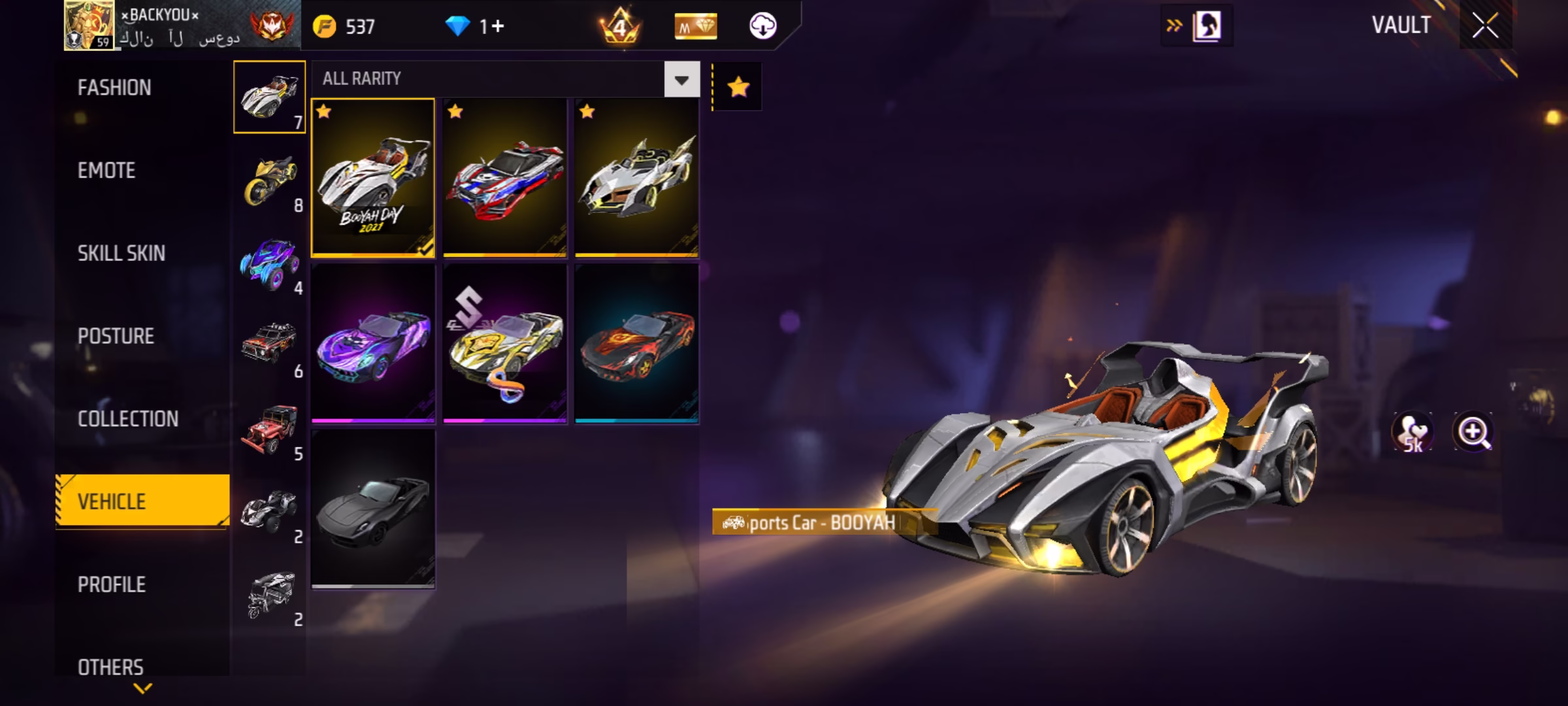The height and width of the screenshot is (706, 1568).
Task: Open the download center cloud icon
Action: [762, 26]
